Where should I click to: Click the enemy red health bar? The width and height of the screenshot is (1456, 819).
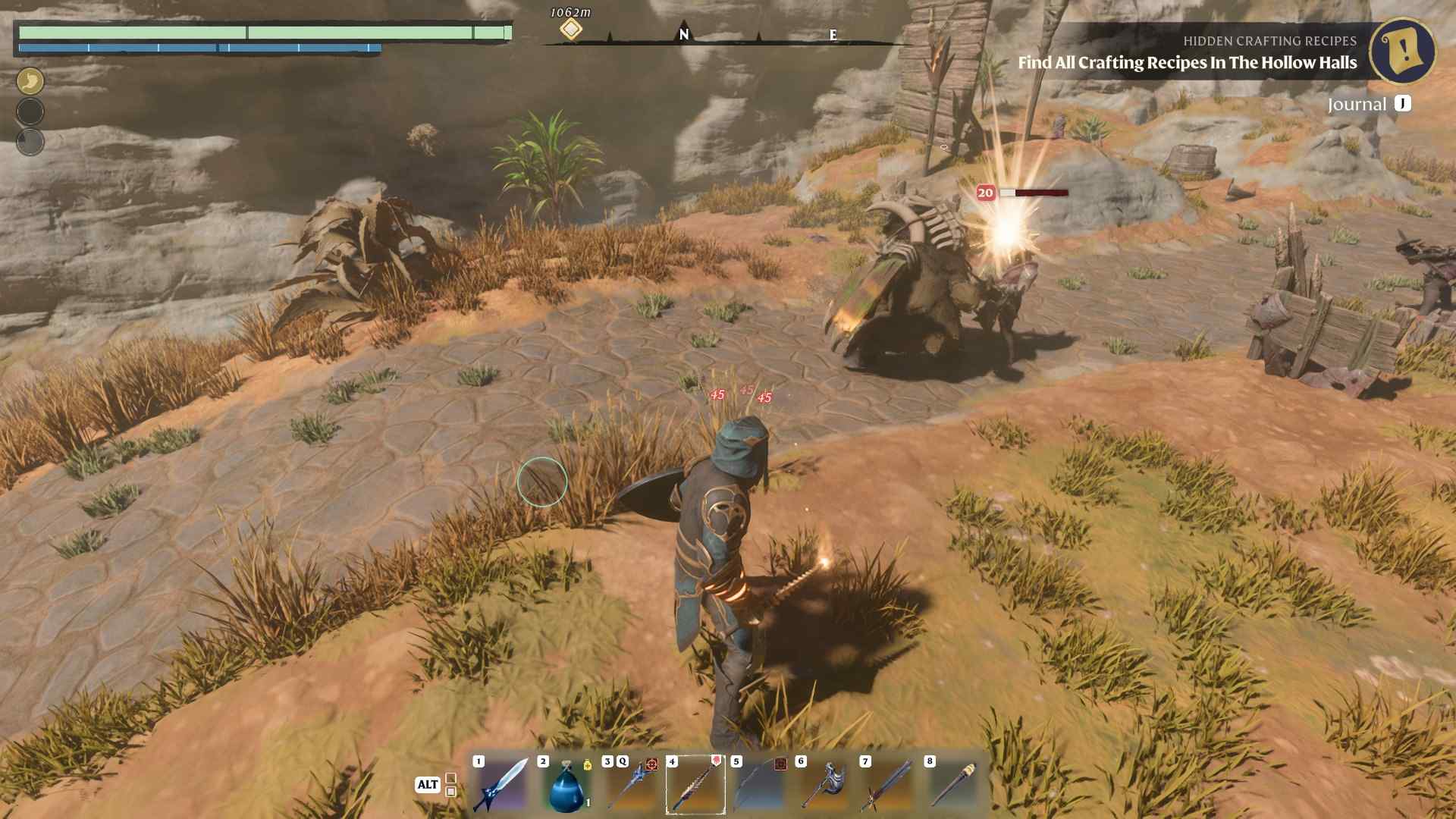[1031, 193]
